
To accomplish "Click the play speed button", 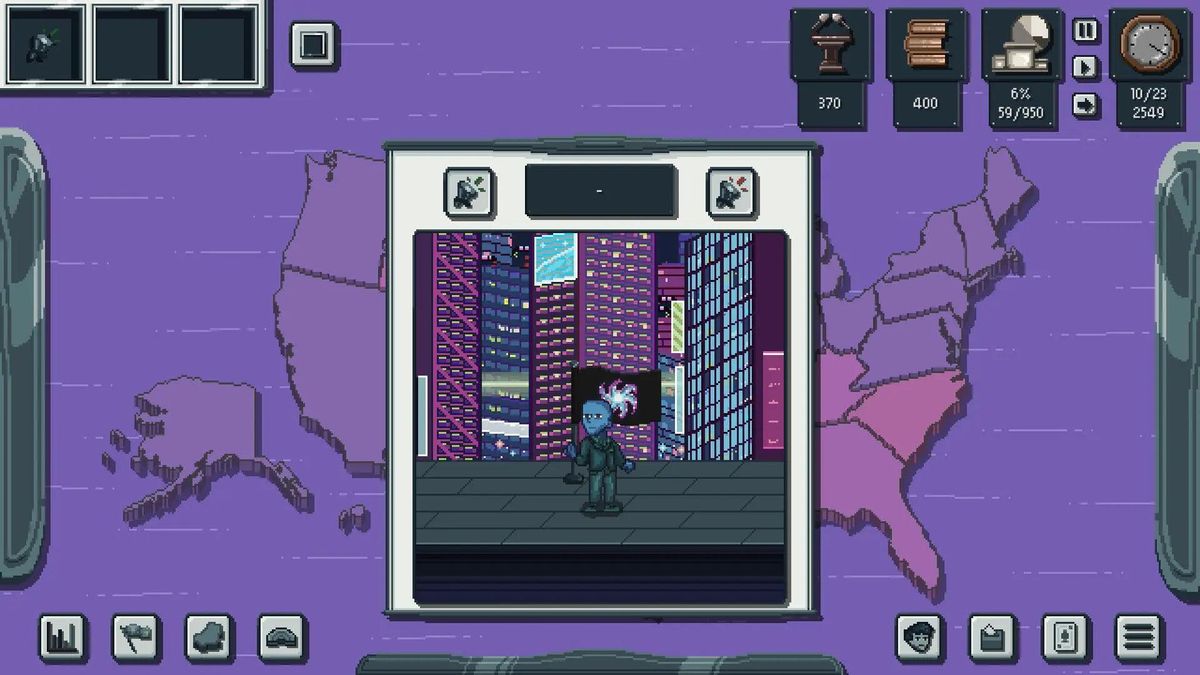I will 1086,68.
